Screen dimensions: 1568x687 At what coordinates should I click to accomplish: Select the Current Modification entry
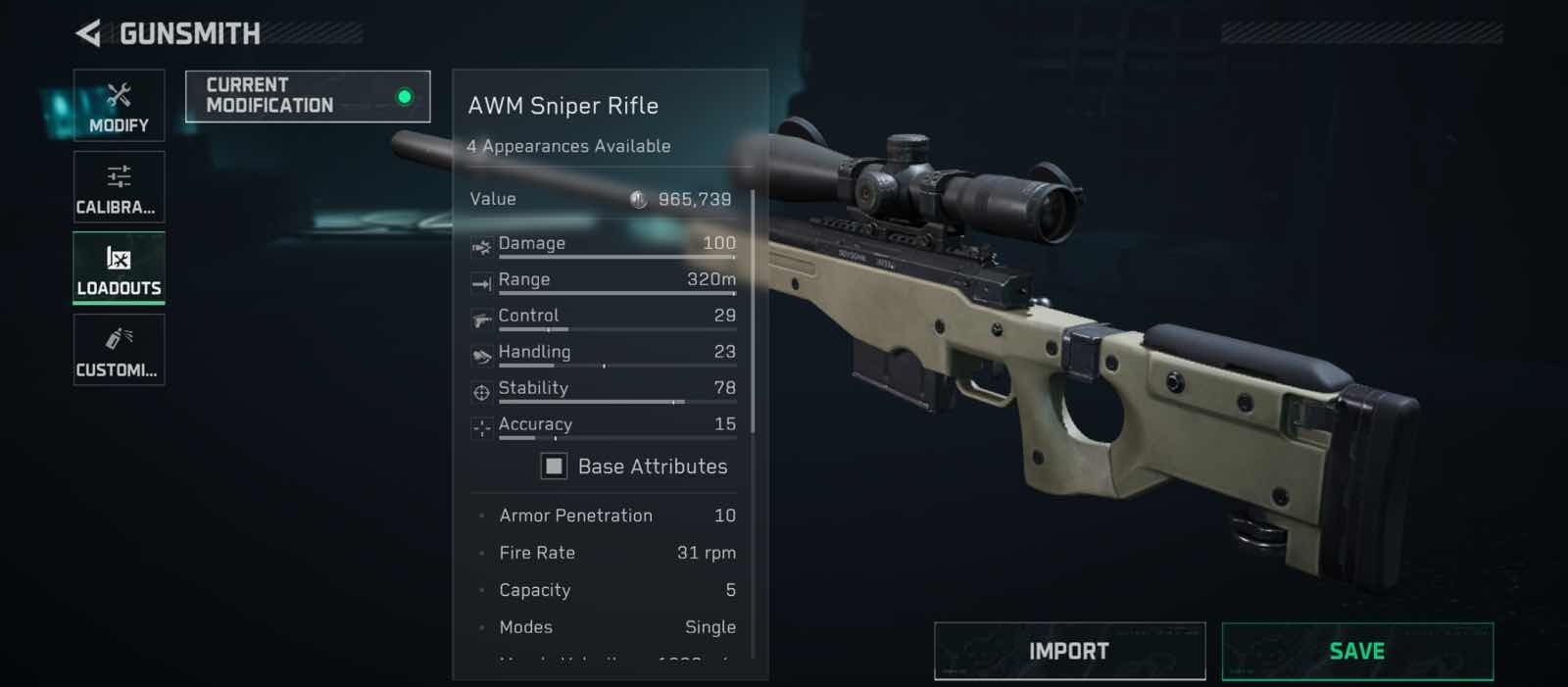[307, 96]
